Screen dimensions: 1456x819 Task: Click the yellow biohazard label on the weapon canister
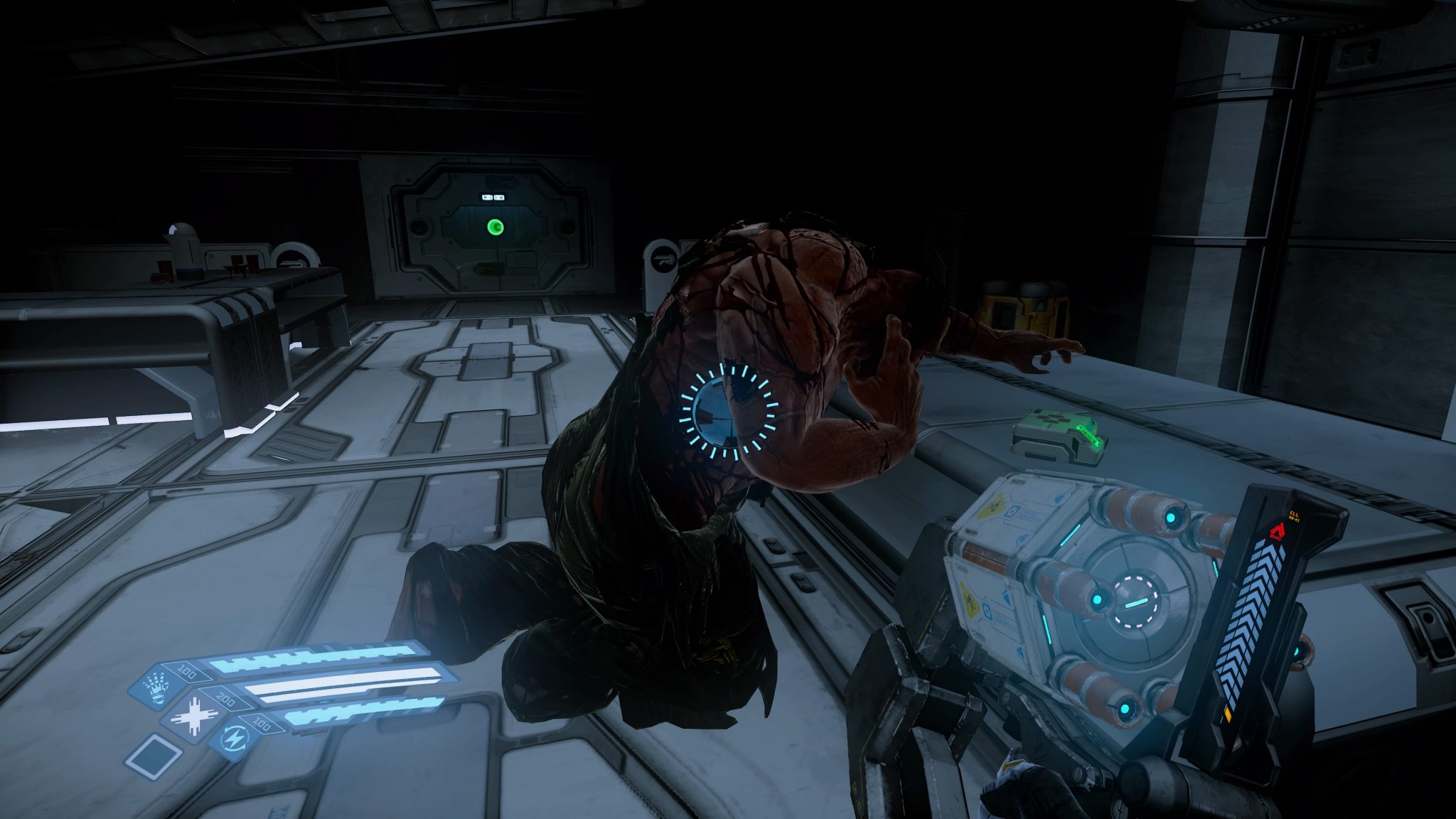pos(994,505)
